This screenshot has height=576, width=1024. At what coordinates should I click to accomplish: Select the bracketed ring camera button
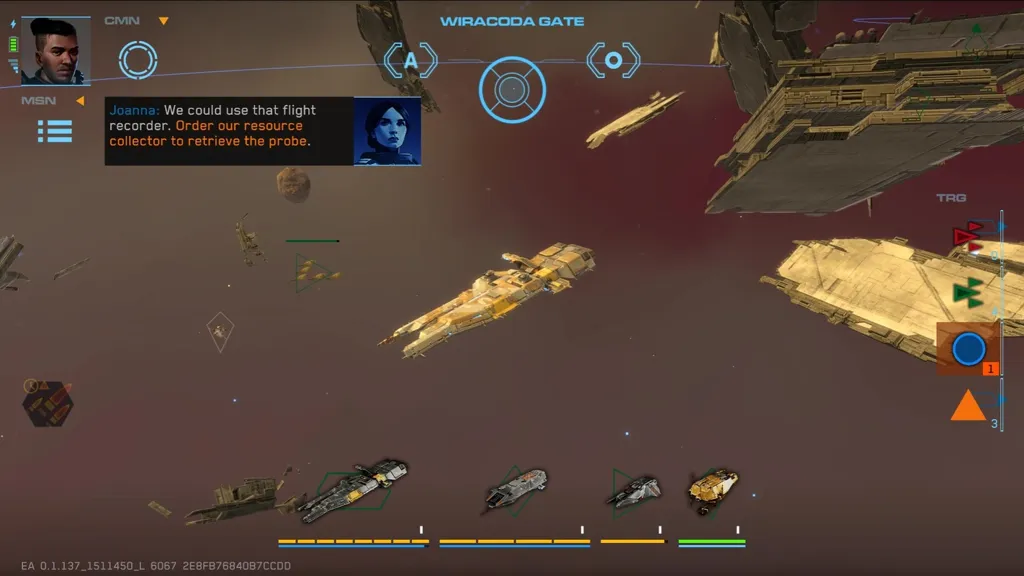point(613,61)
